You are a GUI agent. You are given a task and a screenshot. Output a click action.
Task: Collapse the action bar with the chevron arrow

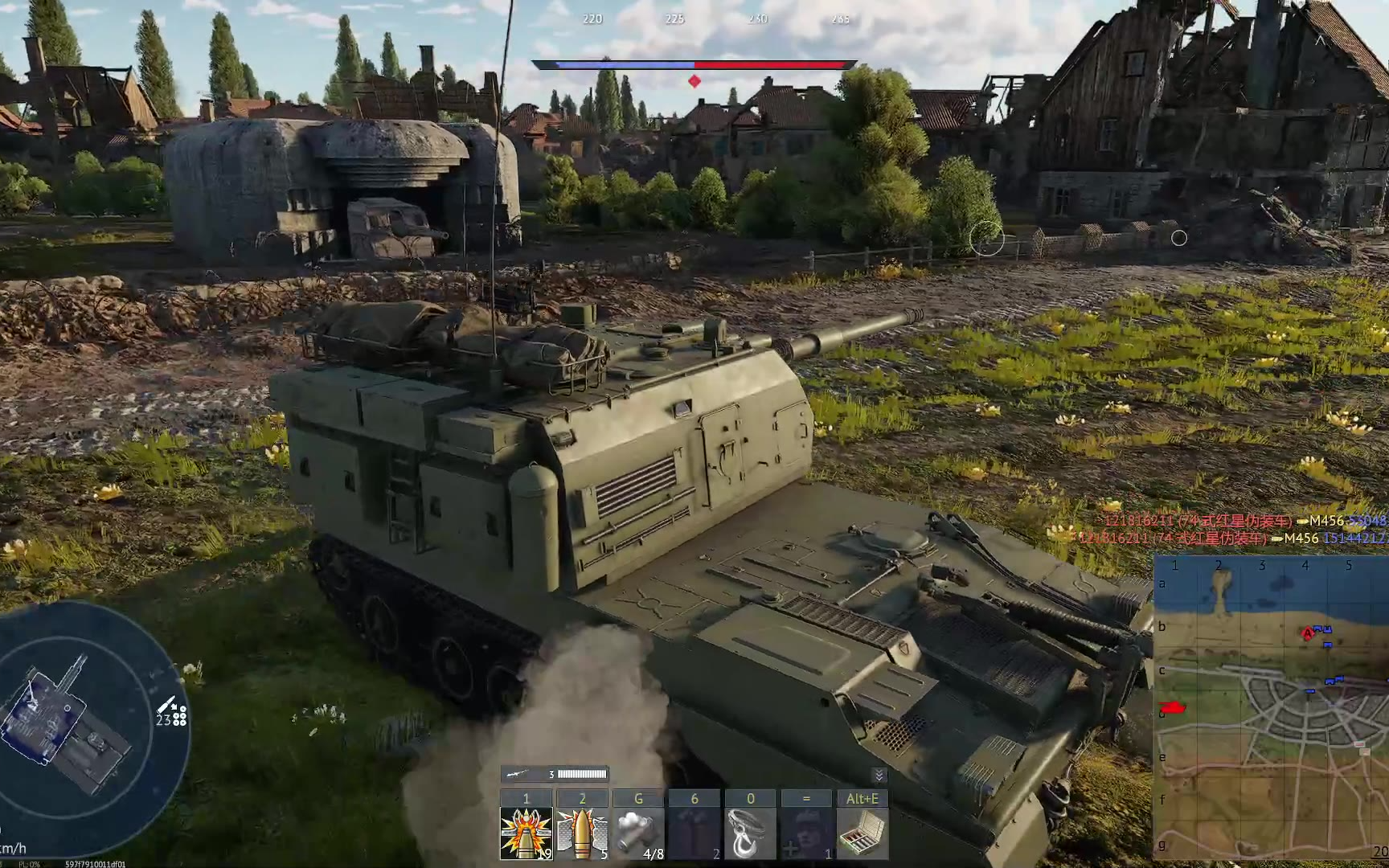click(x=879, y=775)
